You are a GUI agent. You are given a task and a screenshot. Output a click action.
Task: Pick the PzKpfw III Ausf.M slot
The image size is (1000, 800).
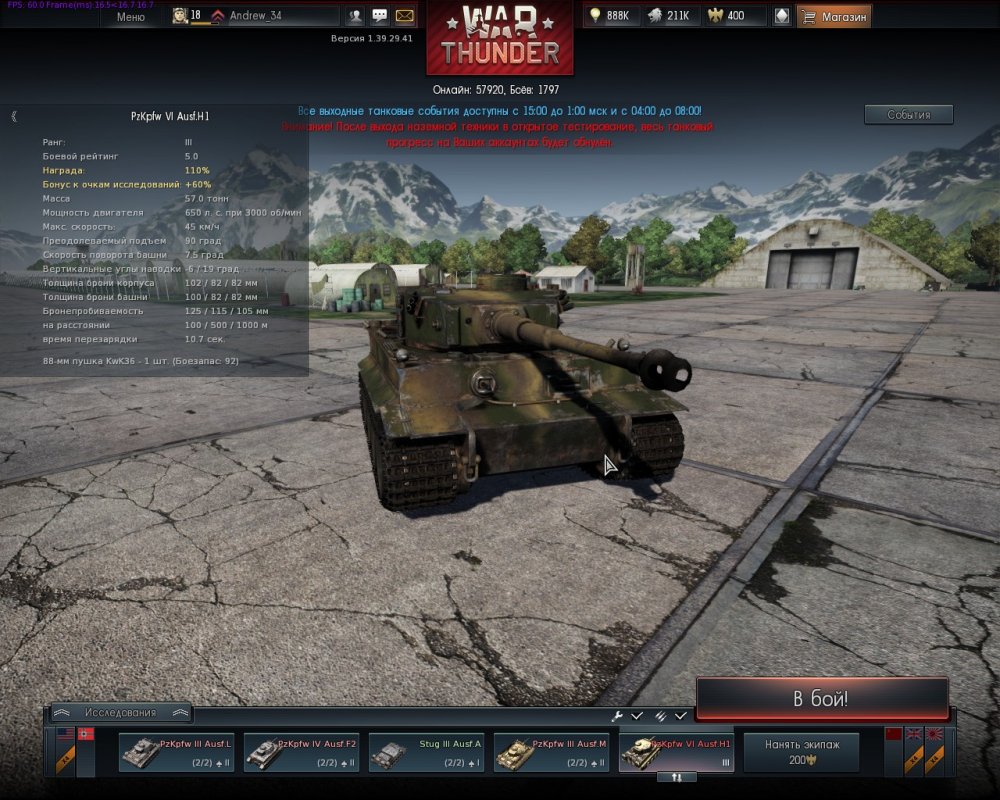[551, 752]
